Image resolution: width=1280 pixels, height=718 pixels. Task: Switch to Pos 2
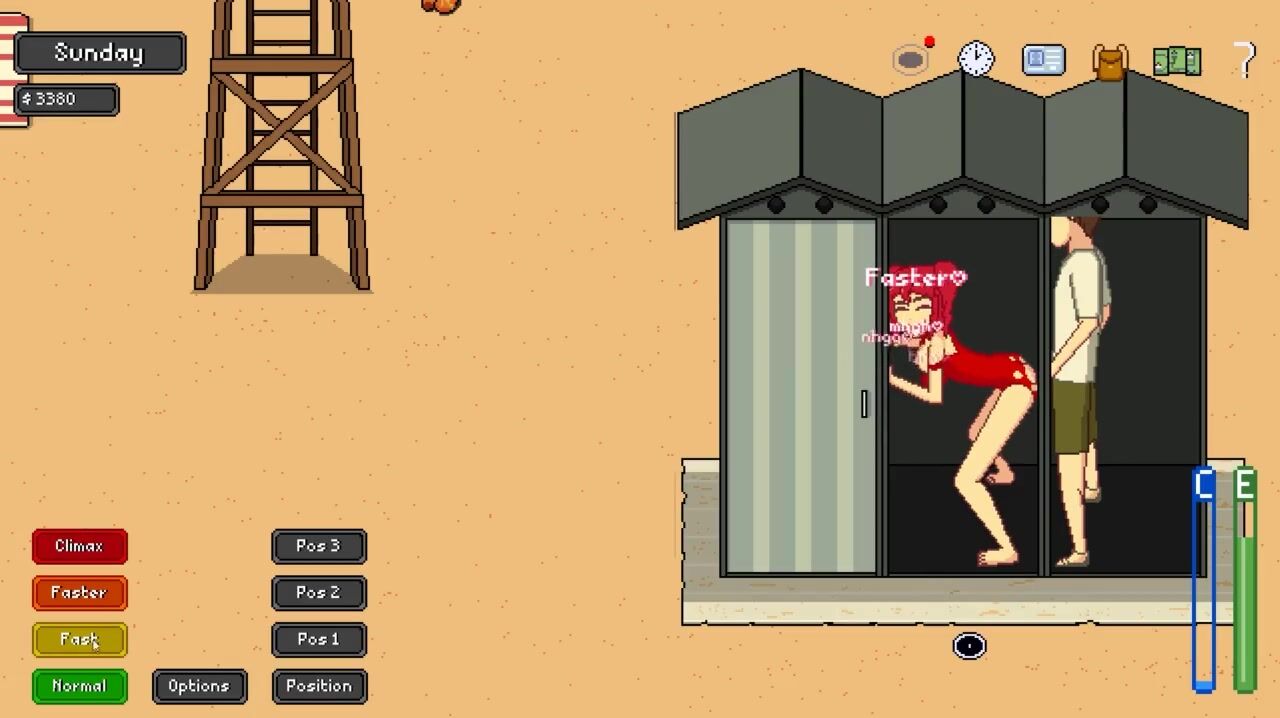pyautogui.click(x=319, y=593)
